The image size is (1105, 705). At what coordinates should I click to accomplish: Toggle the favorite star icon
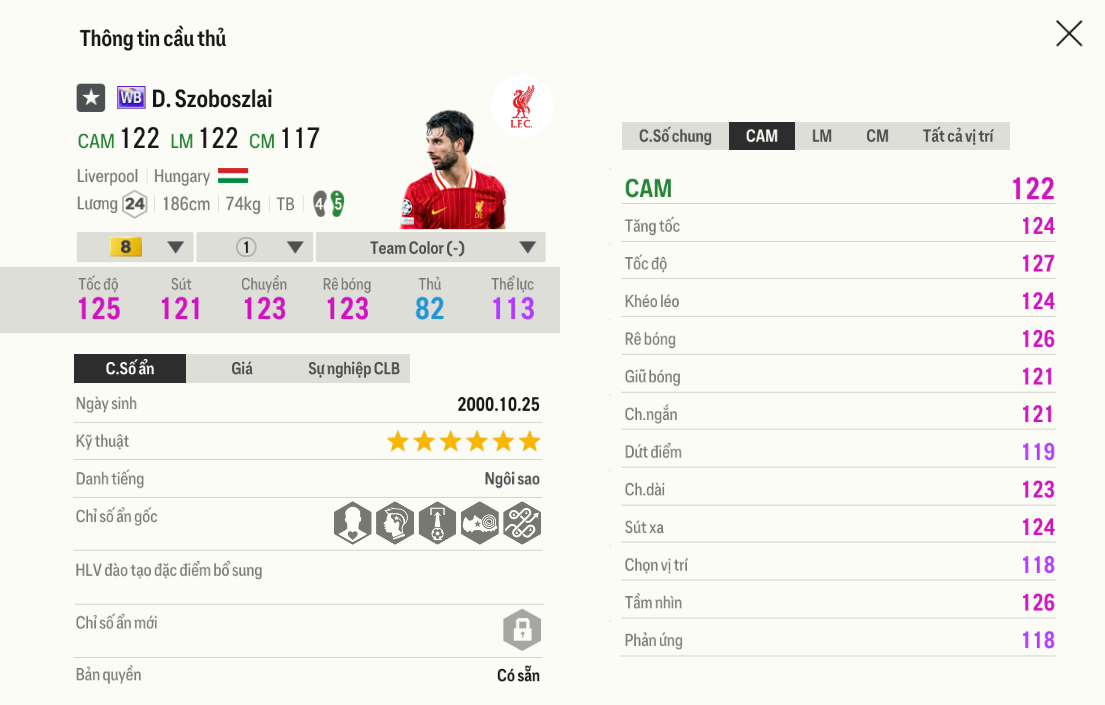tap(91, 98)
